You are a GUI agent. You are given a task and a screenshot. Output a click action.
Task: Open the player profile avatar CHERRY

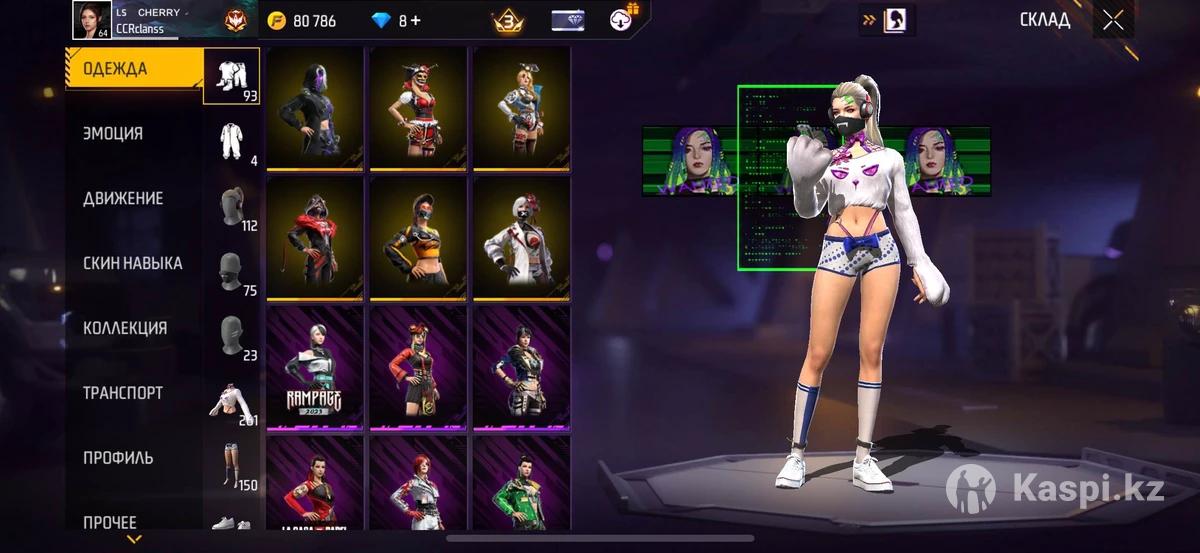click(91, 20)
